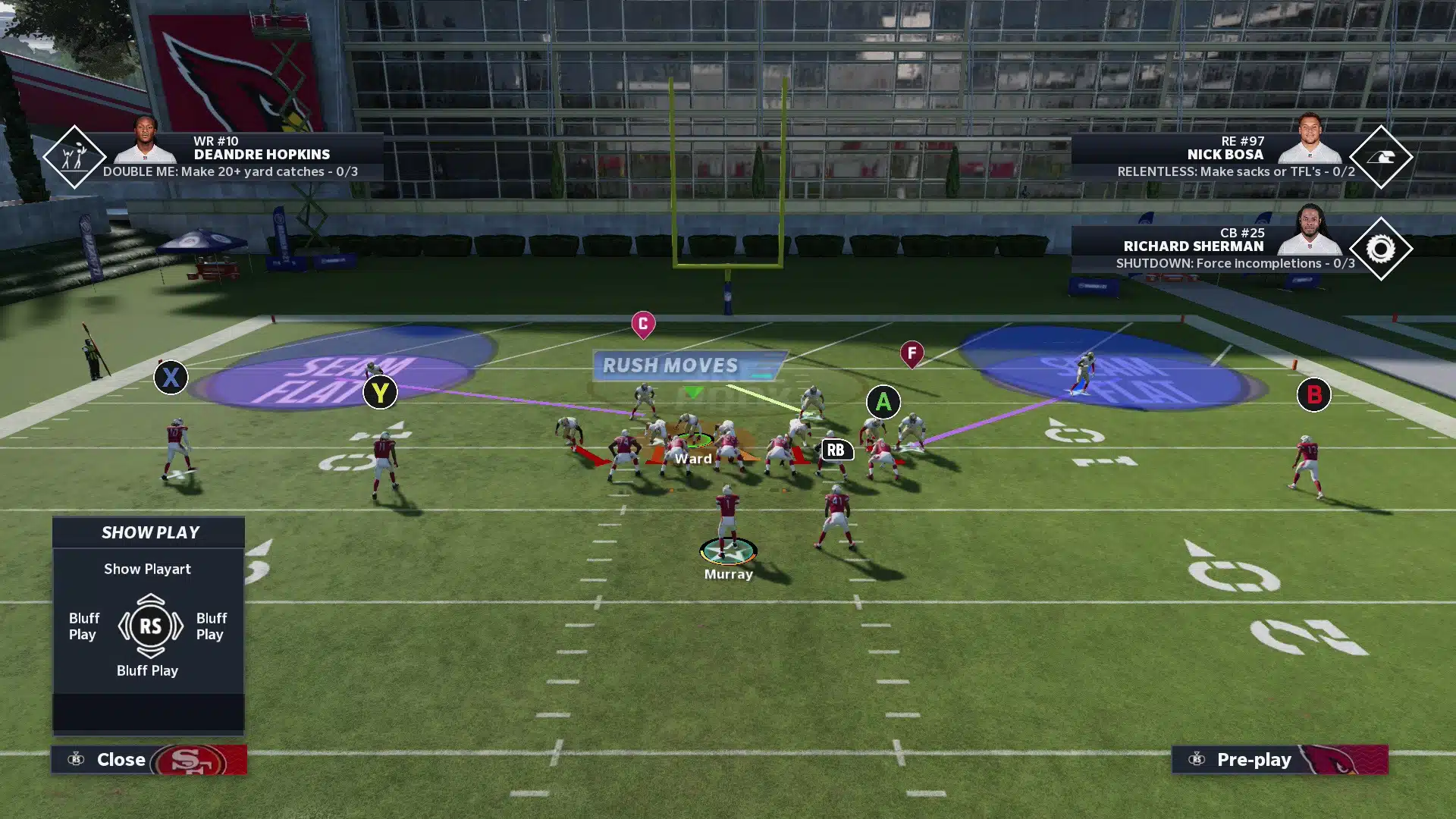This screenshot has height=819, width=1456.
Task: Click the RB running back icon
Action: (837, 450)
